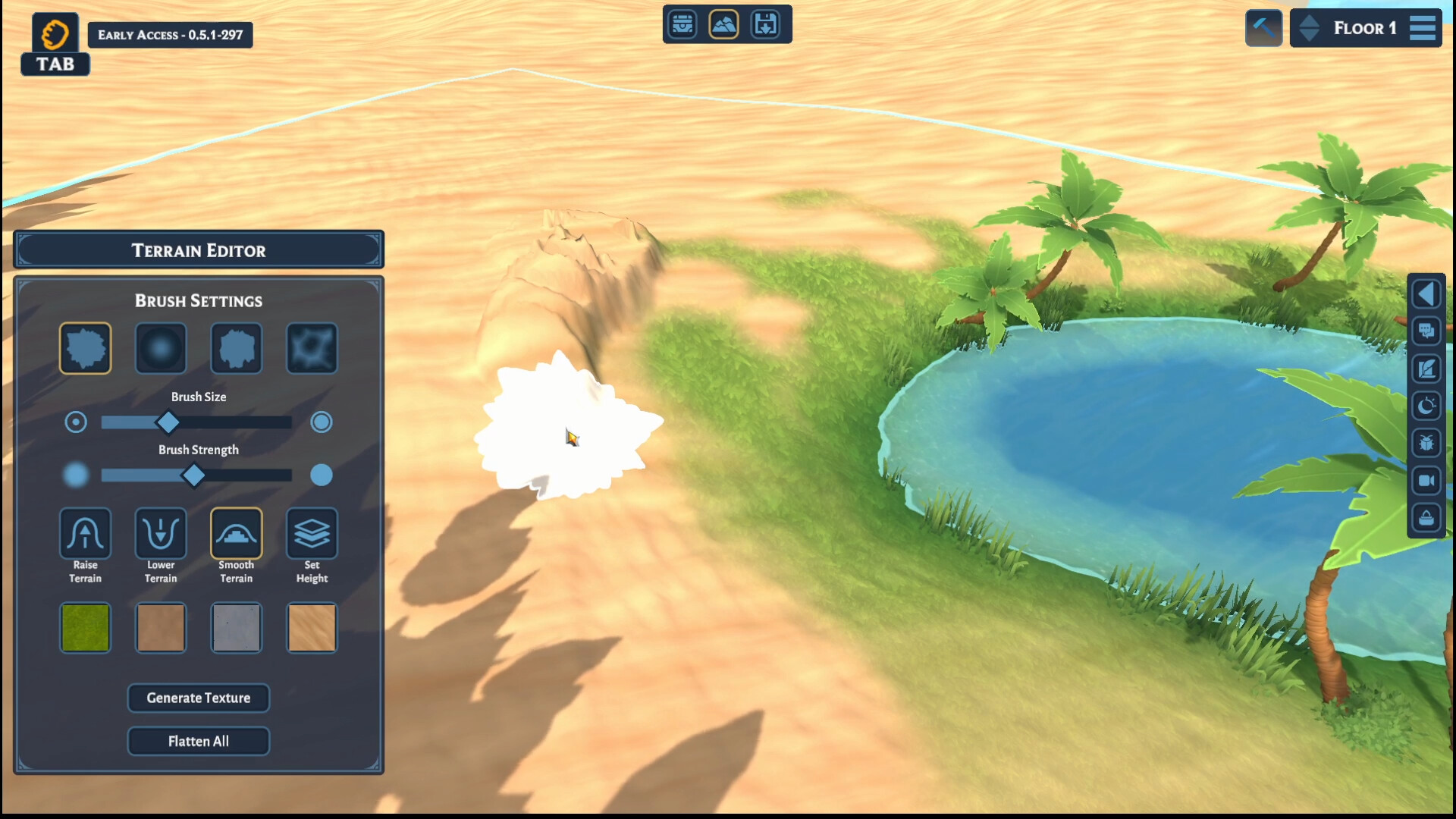Screen dimensions: 1456x819
Task: Collapse the right sidebar with the arrow icon
Action: tap(1426, 293)
